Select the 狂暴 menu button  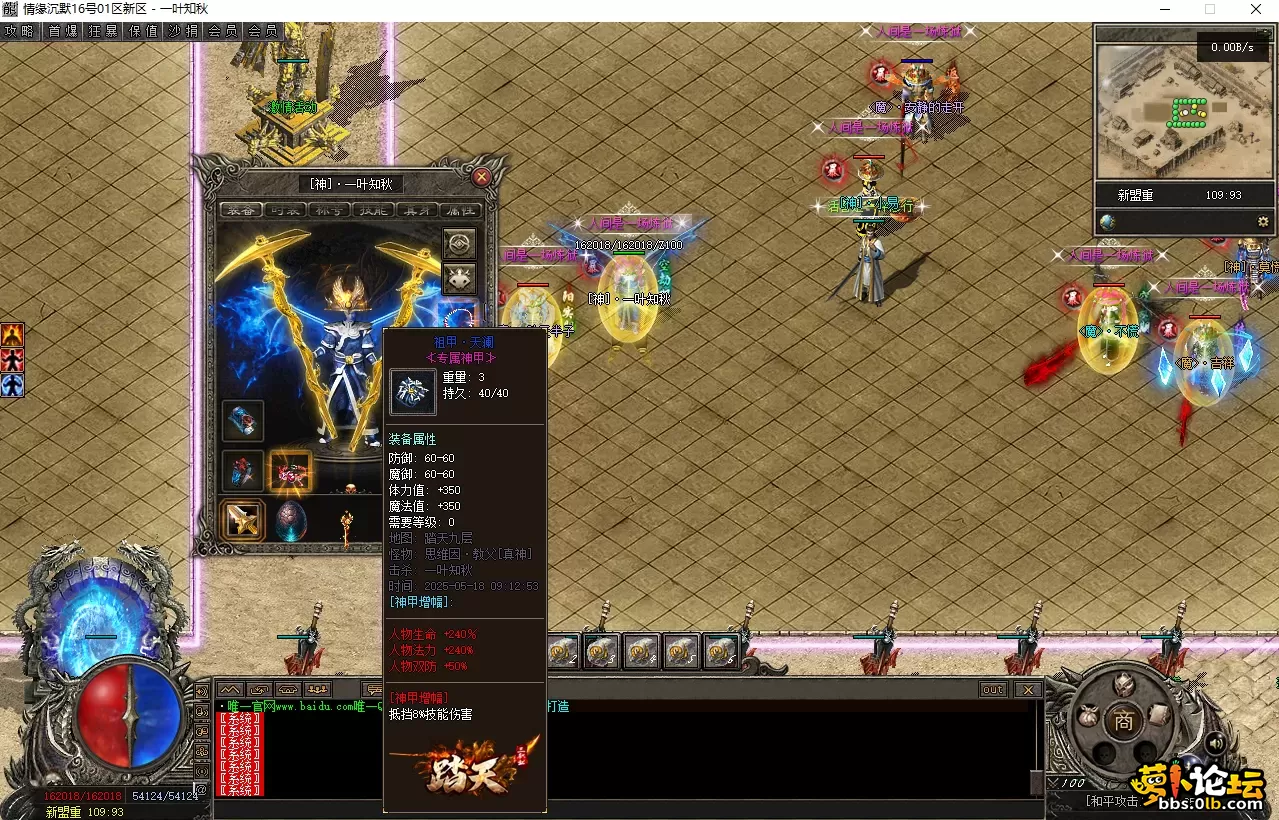coord(103,31)
